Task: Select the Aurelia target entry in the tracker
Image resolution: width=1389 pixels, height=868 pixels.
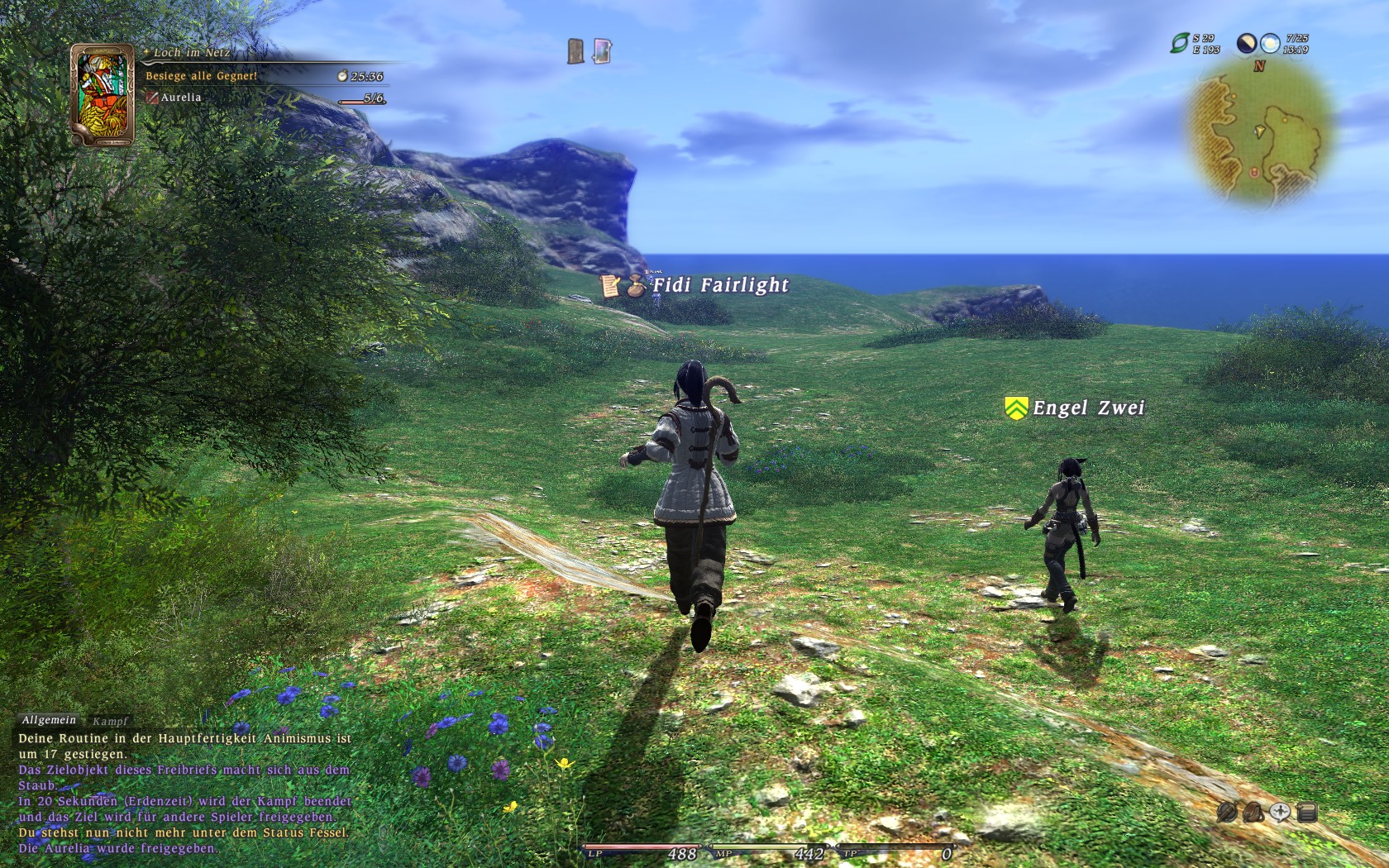Action: point(180,98)
